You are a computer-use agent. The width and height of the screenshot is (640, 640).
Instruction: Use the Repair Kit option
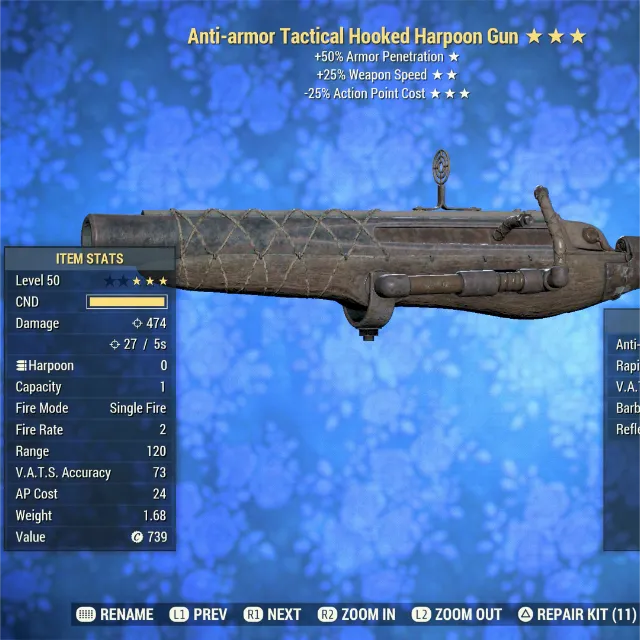point(576,614)
